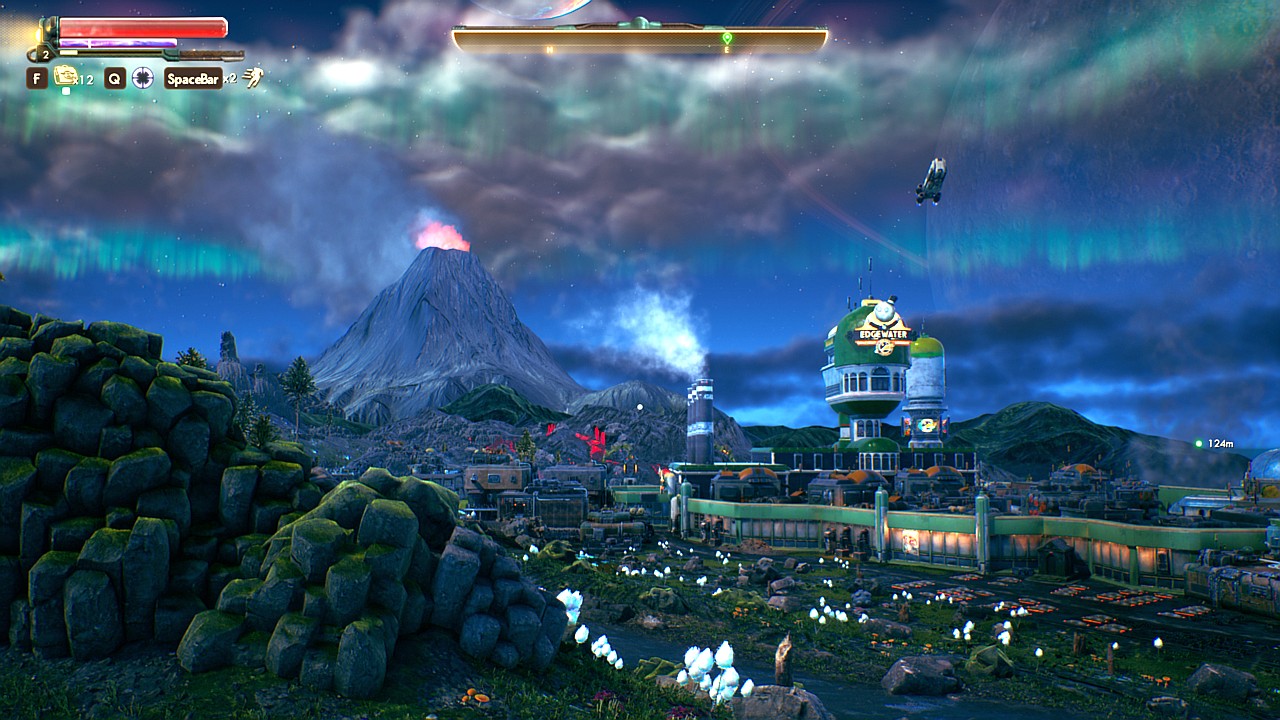Click the green 124m objective waypoint marker

1199,443
